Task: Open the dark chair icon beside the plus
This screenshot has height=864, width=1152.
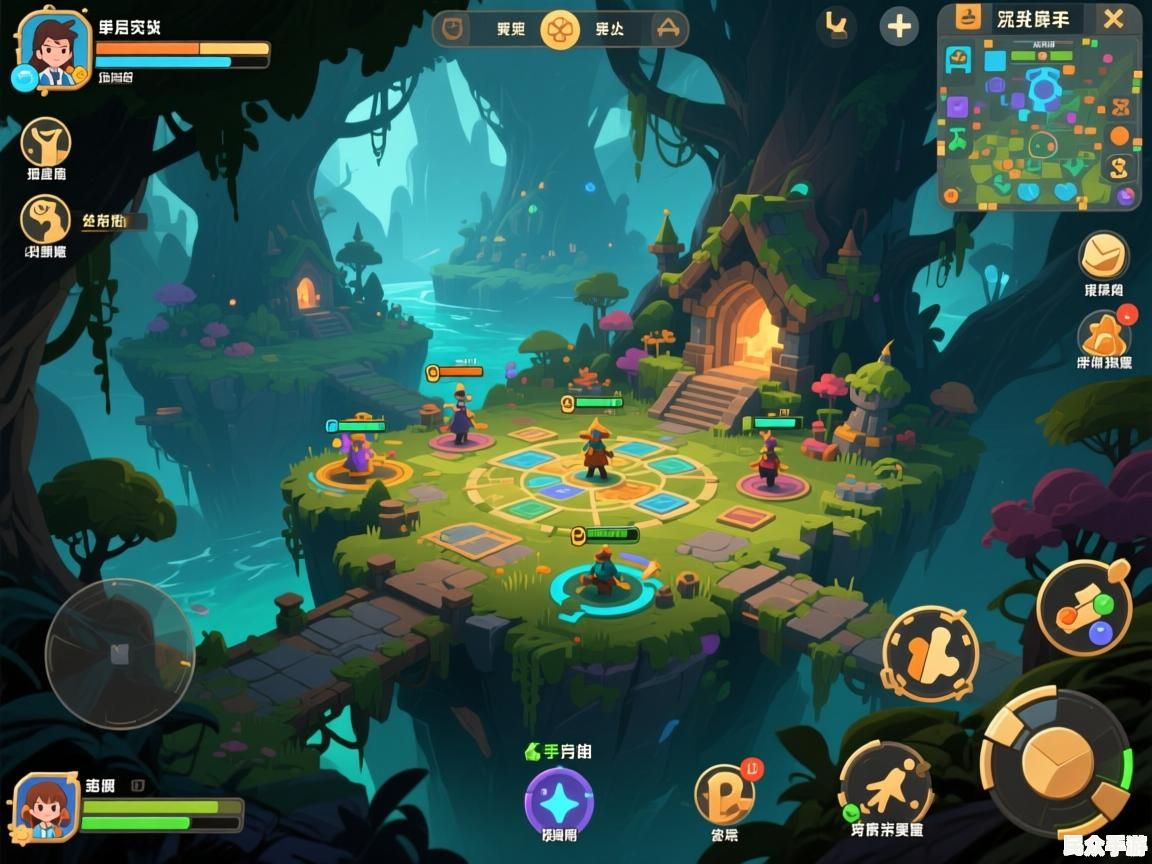Action: tap(837, 26)
